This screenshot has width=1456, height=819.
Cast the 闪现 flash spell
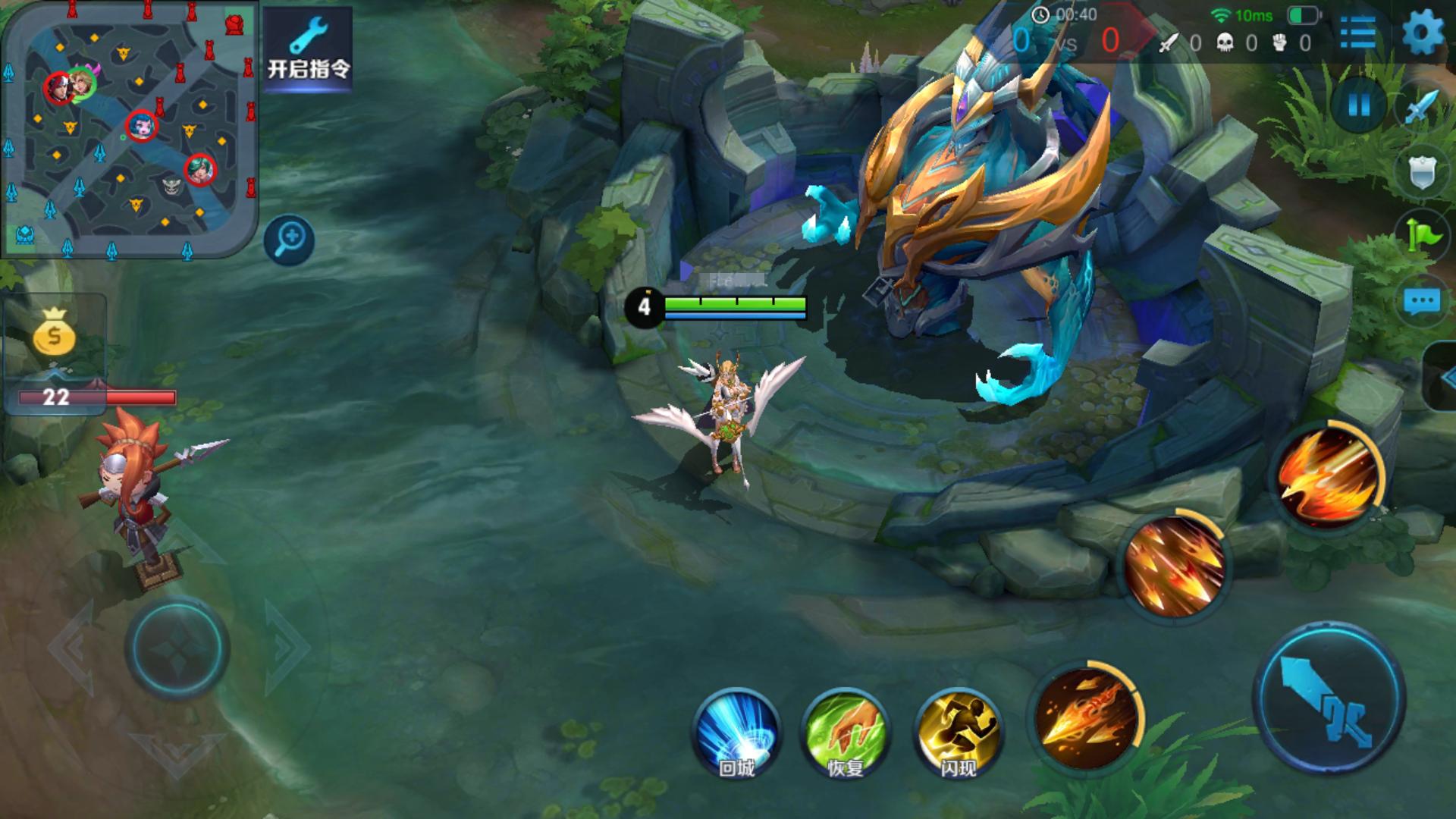click(959, 733)
